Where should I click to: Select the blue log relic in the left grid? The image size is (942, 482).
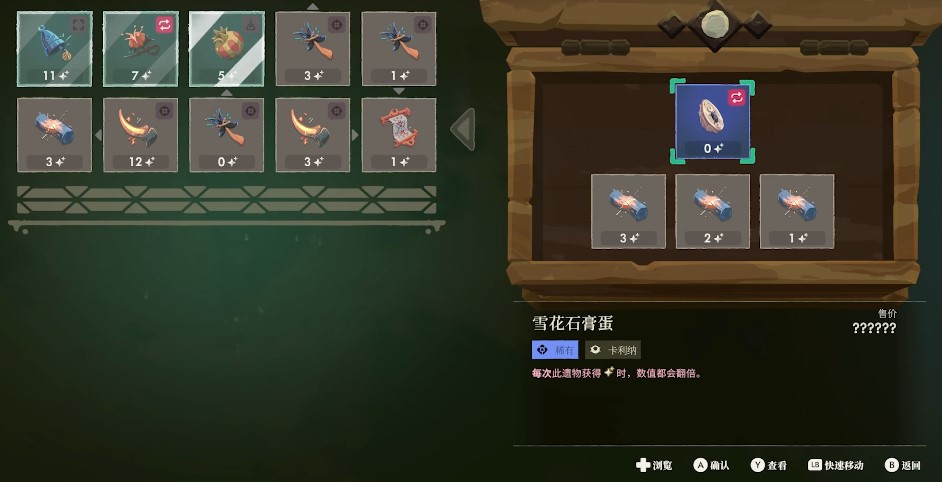tap(54, 134)
